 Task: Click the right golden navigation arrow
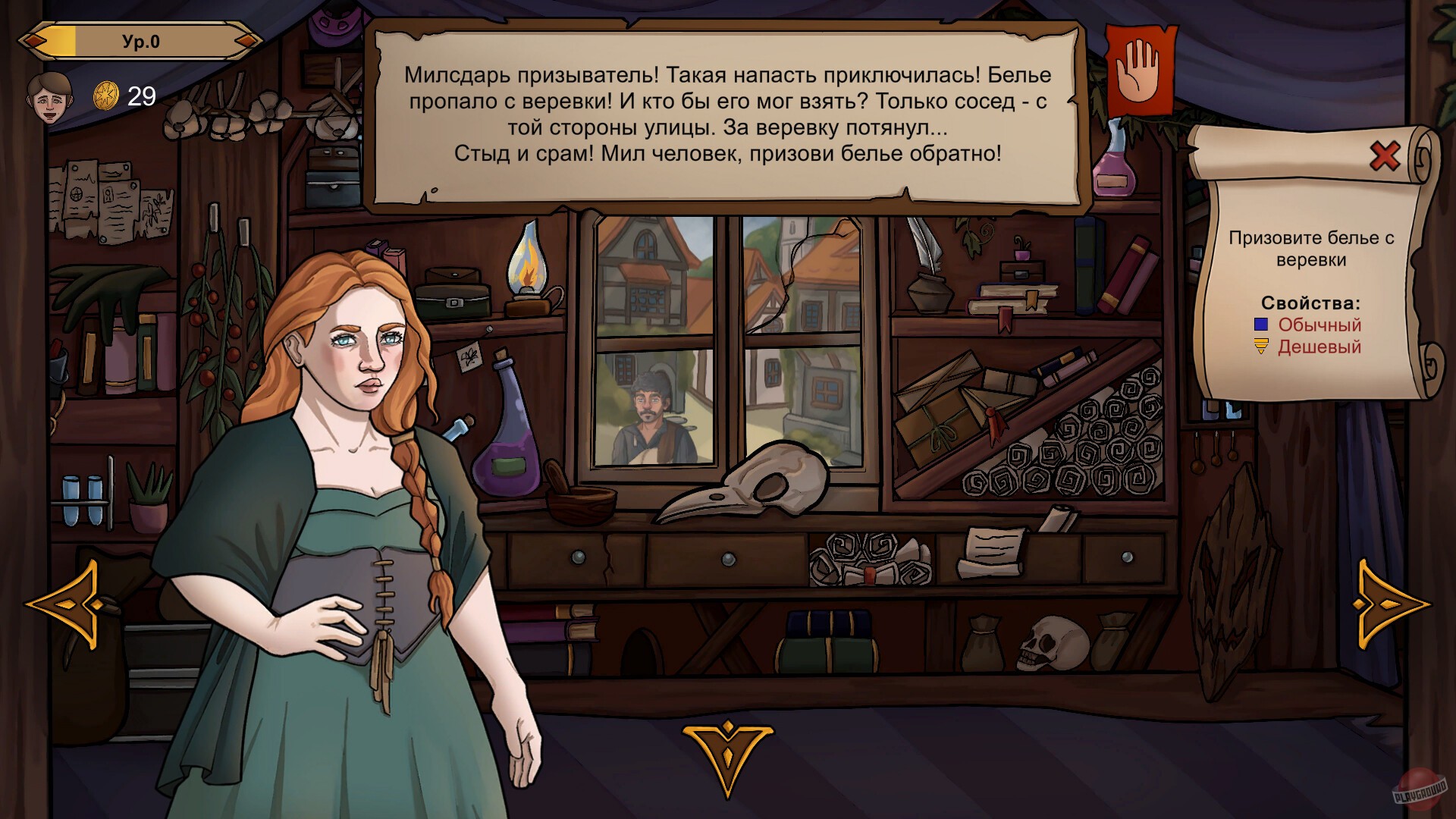(x=1392, y=605)
